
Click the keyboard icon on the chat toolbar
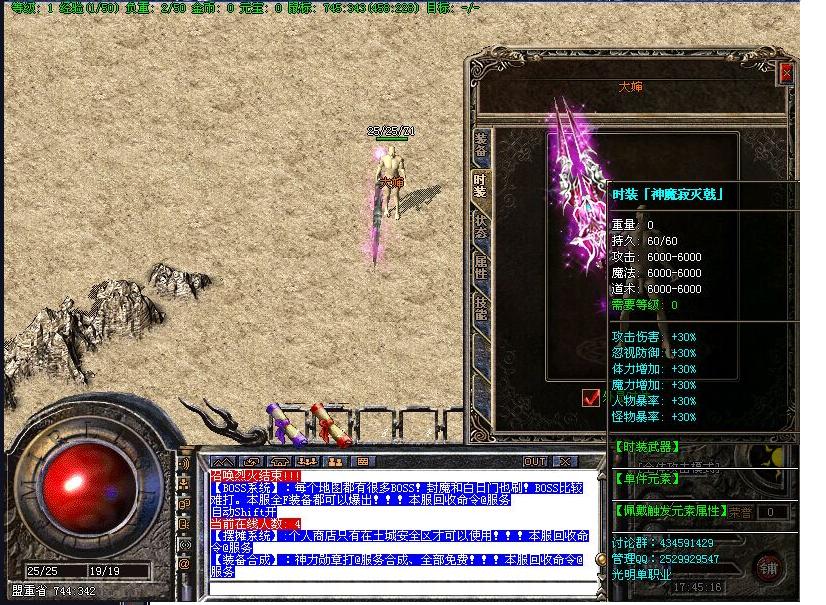click(362, 461)
